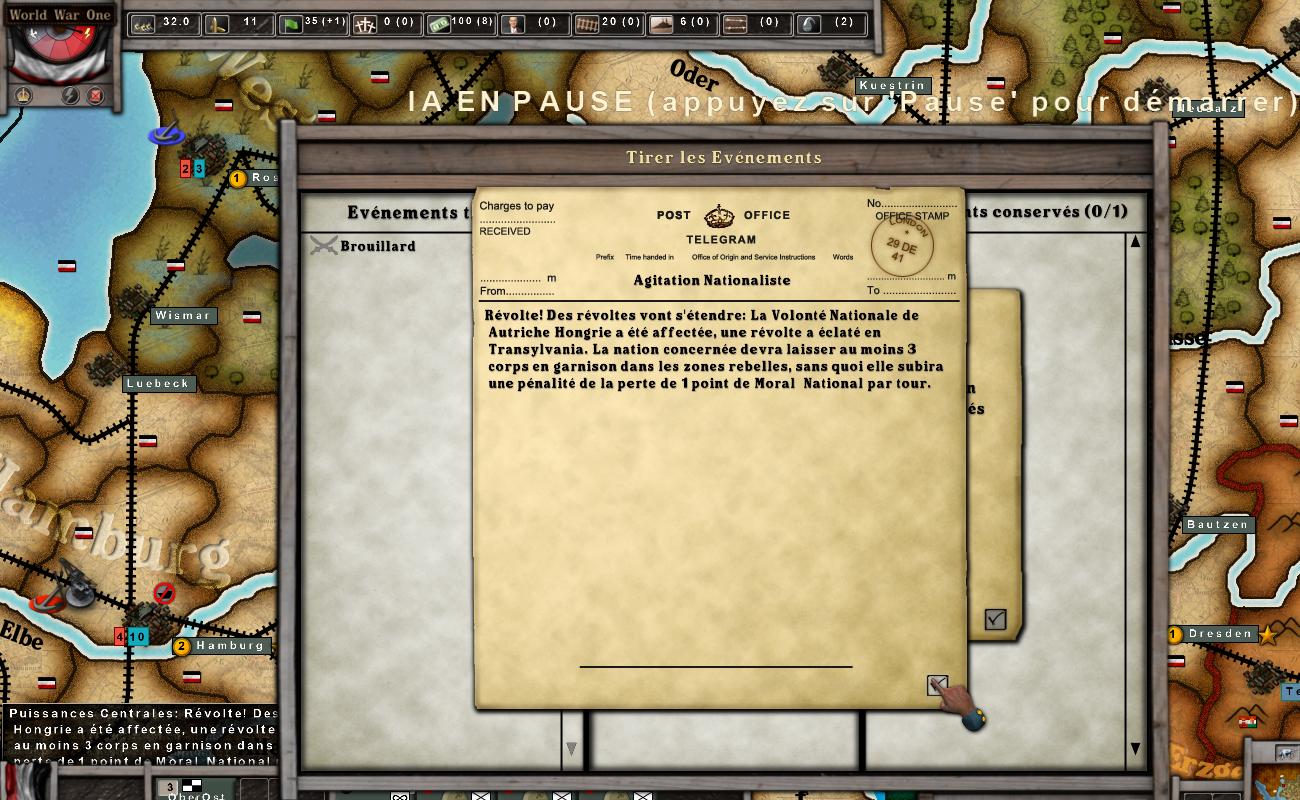
Task: Click the crossed swords Brouillard icon
Action: coord(322,245)
